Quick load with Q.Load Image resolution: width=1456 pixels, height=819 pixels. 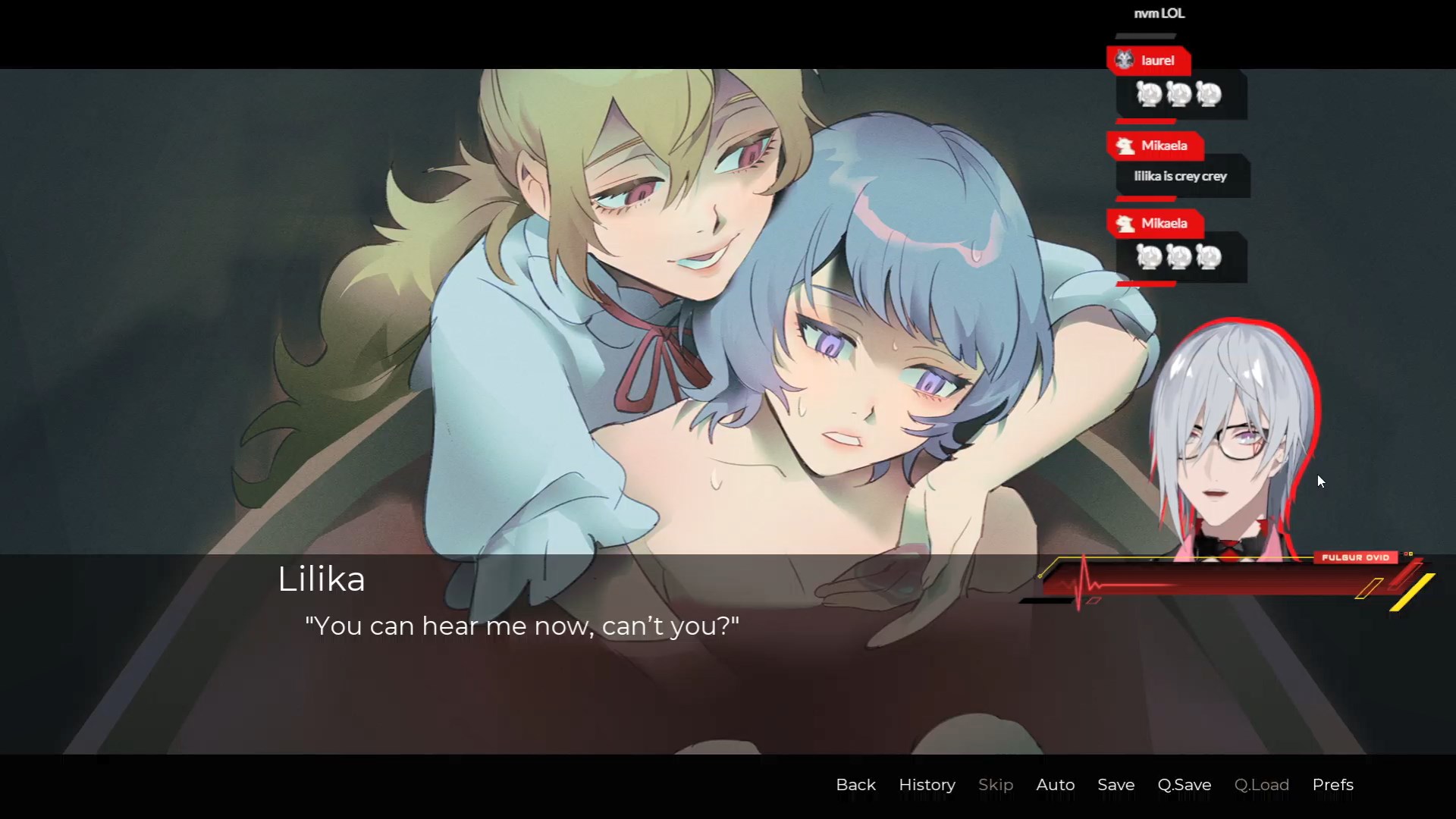tap(1261, 785)
